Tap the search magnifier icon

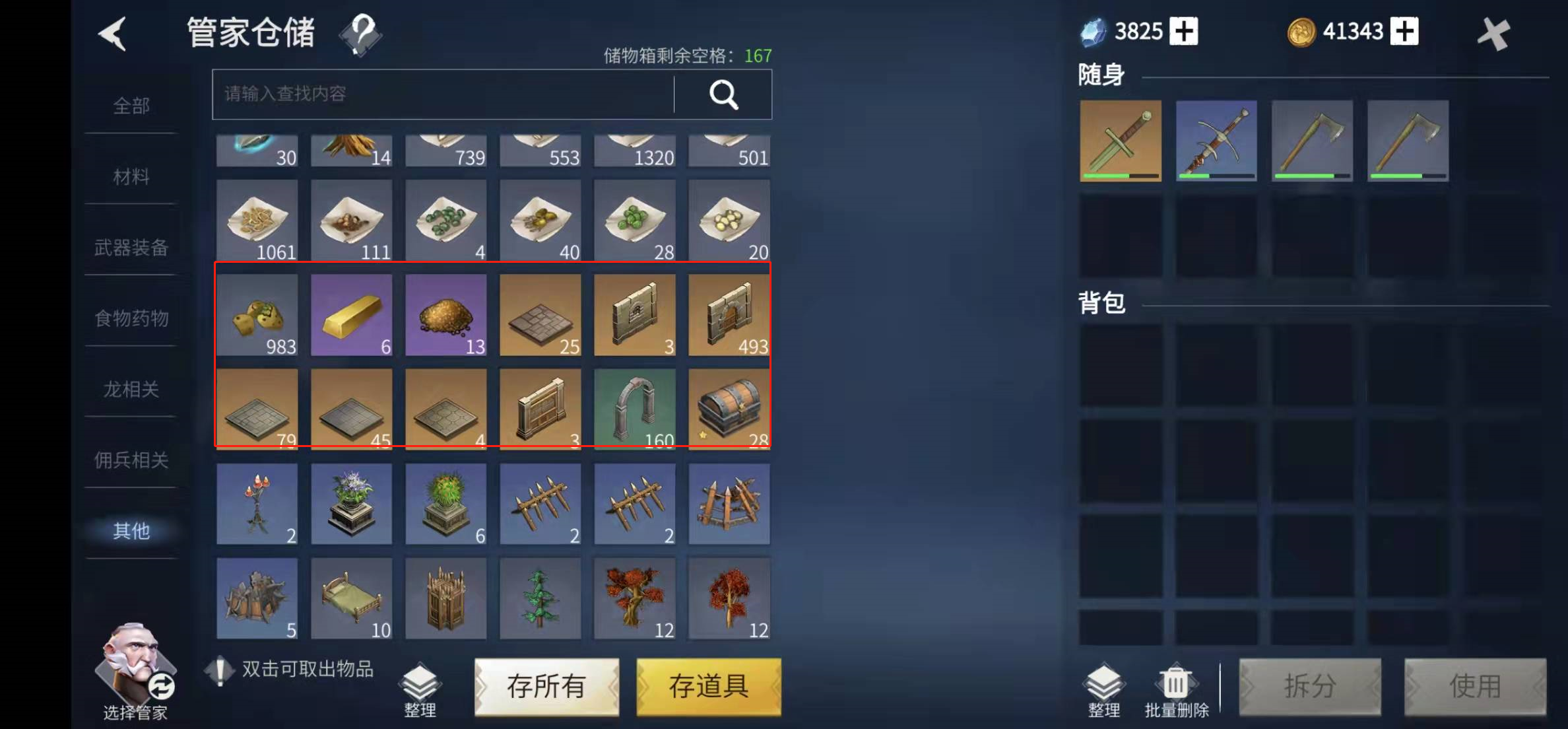723,94
